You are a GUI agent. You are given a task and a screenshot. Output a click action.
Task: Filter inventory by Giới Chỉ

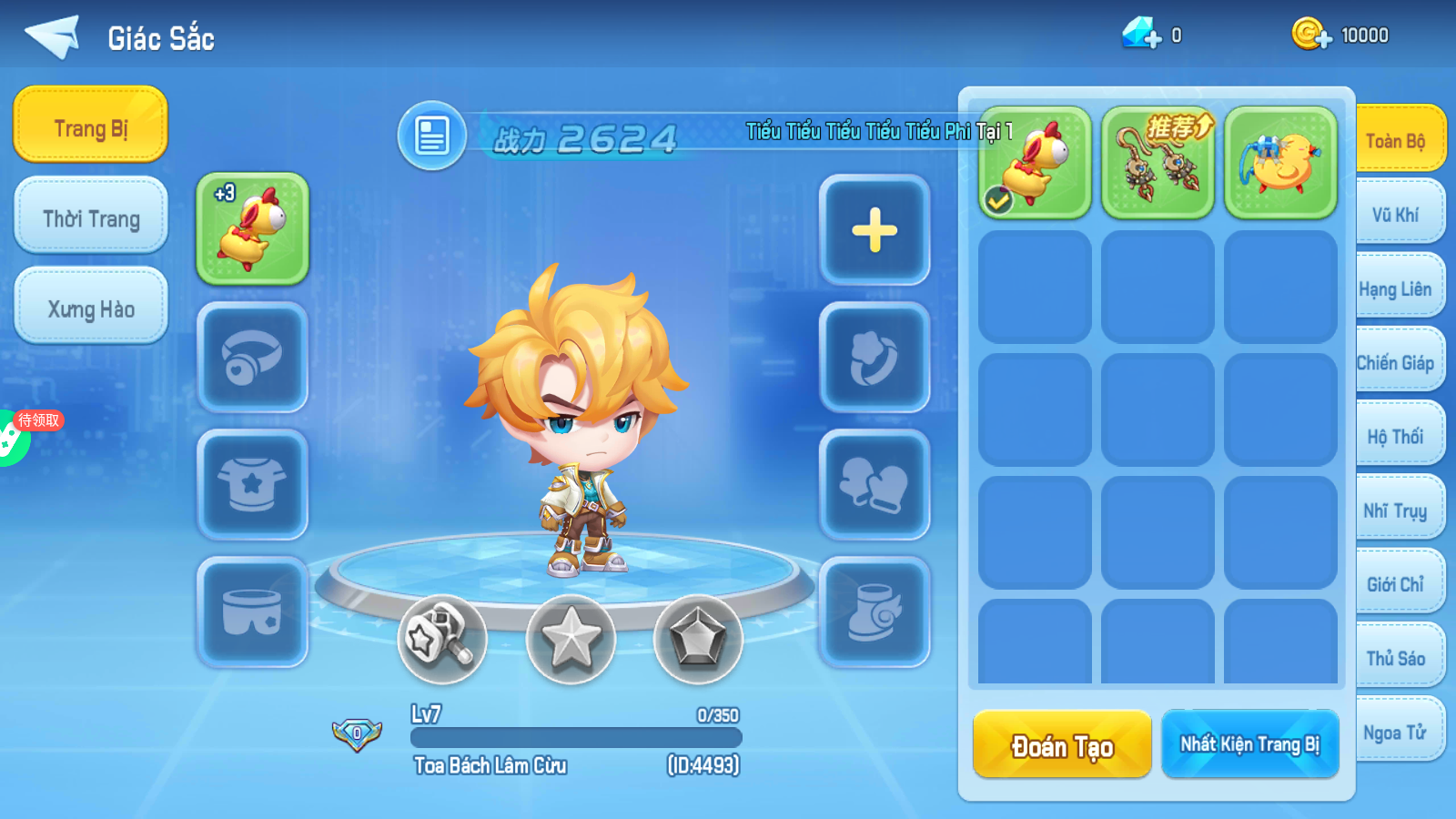pos(1395,584)
